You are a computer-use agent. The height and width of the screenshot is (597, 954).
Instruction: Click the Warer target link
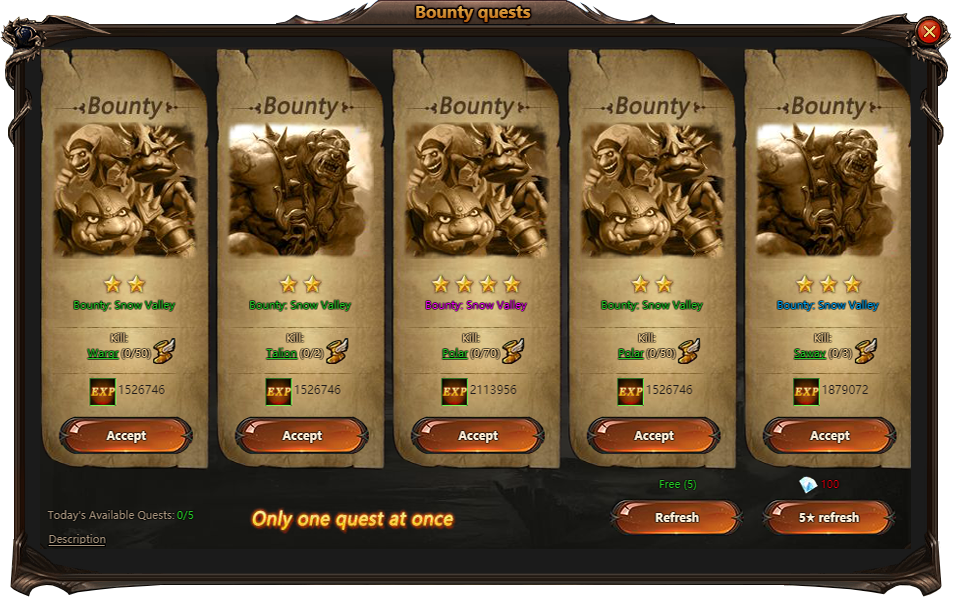pyautogui.click(x=103, y=353)
